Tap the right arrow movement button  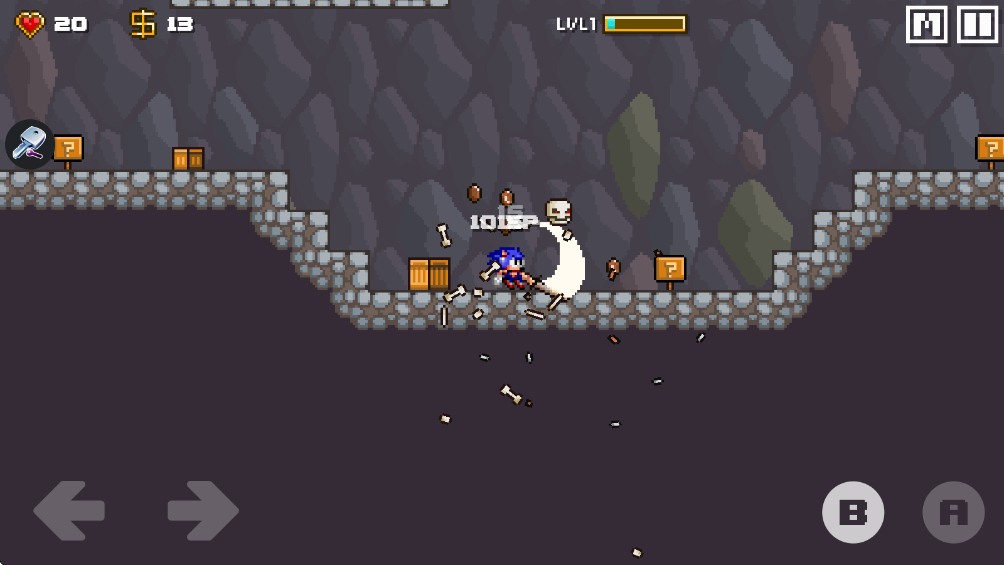(202, 511)
